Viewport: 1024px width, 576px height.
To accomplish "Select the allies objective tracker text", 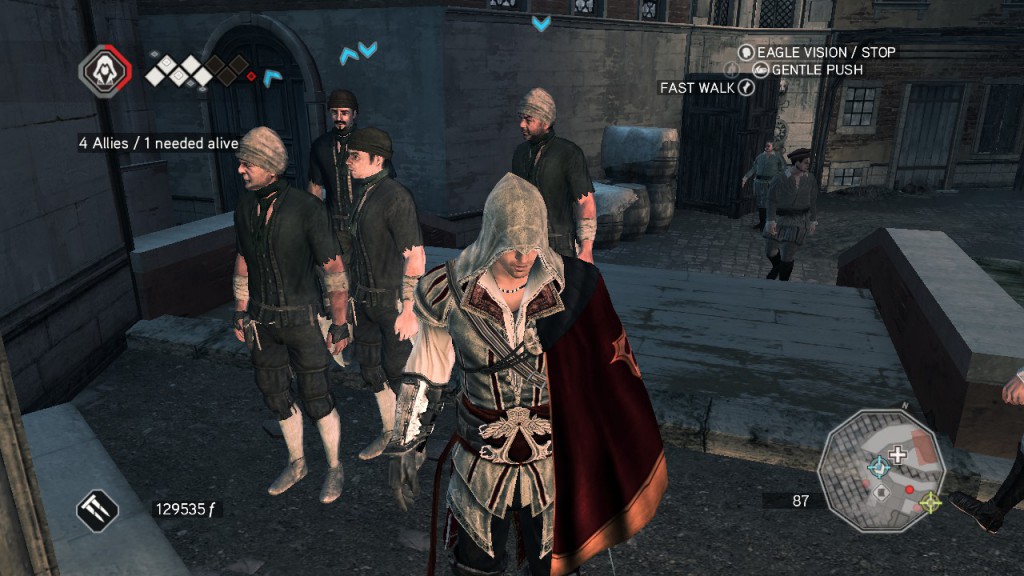I will coord(159,143).
